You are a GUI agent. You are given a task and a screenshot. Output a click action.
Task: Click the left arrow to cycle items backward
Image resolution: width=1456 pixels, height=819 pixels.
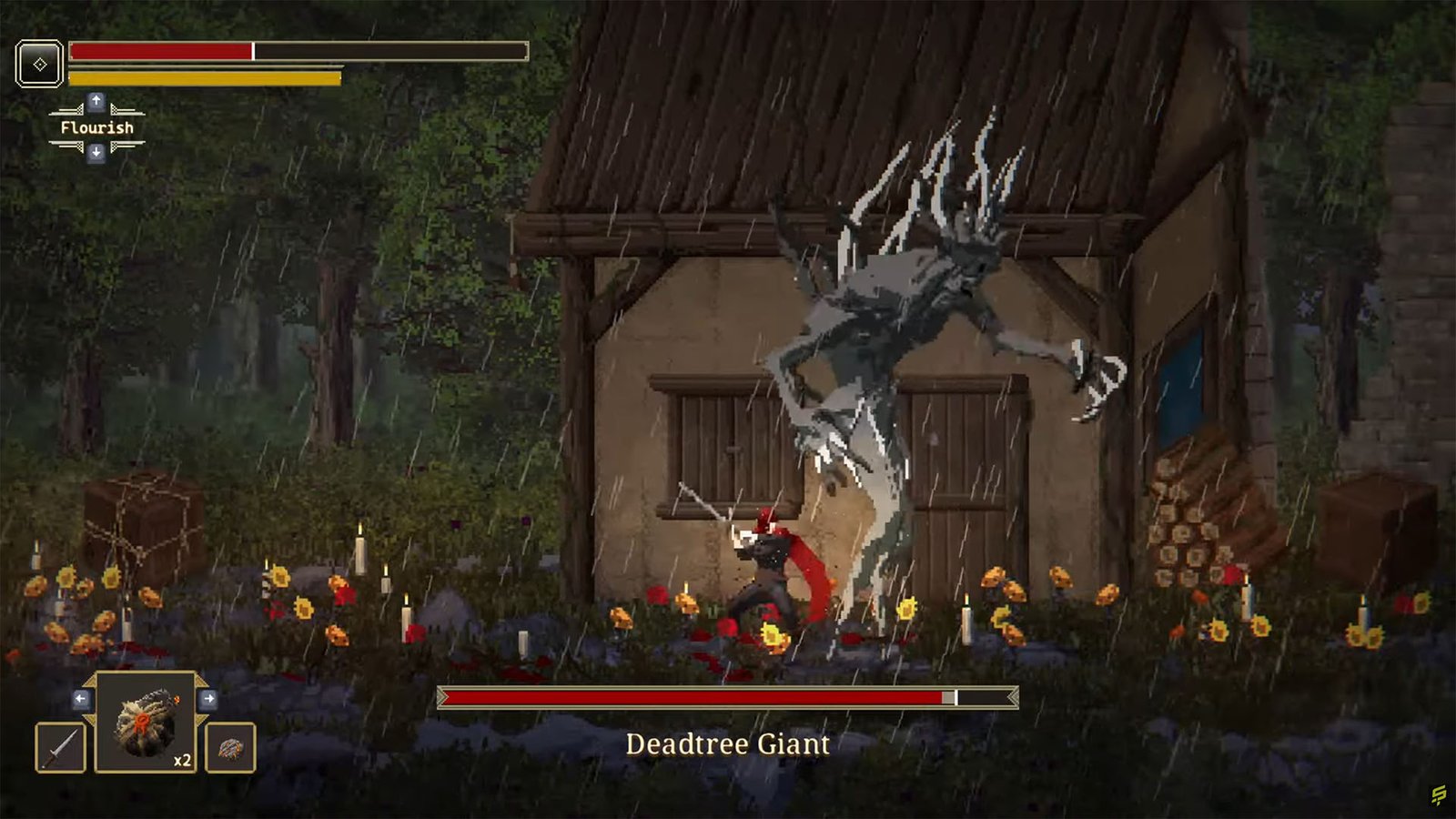pyautogui.click(x=81, y=699)
